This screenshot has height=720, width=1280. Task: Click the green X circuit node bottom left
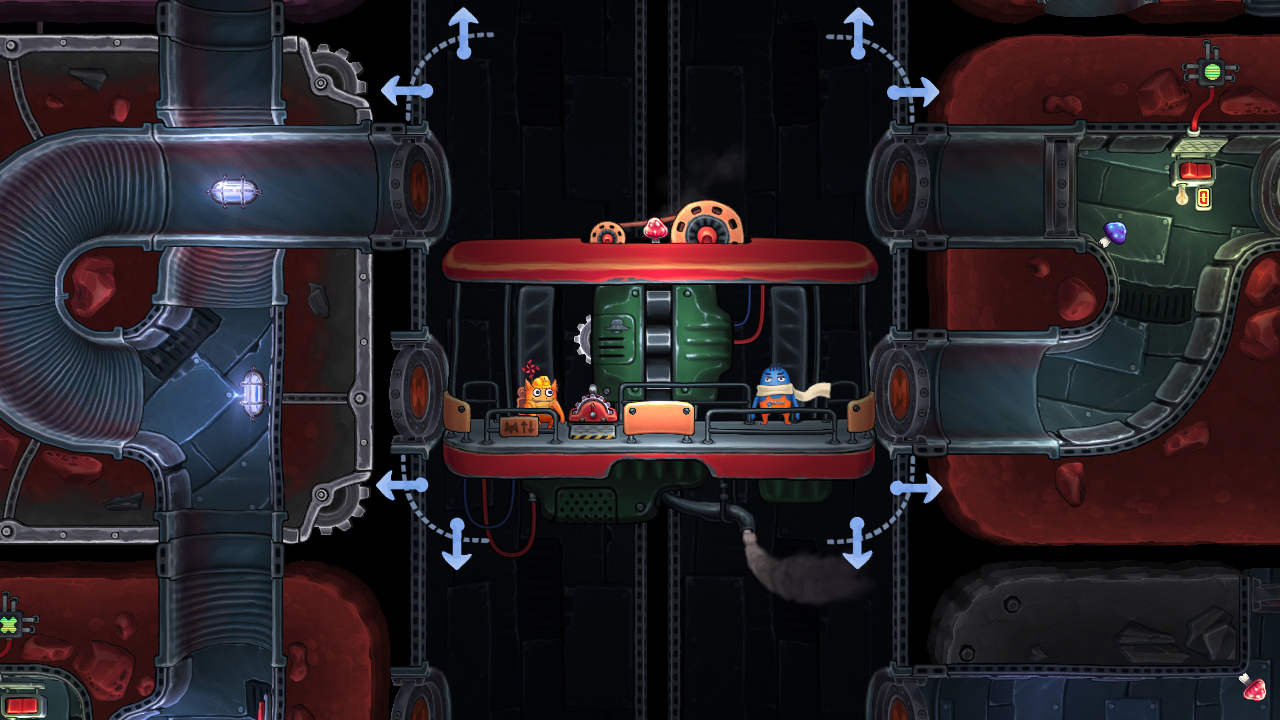8,625
